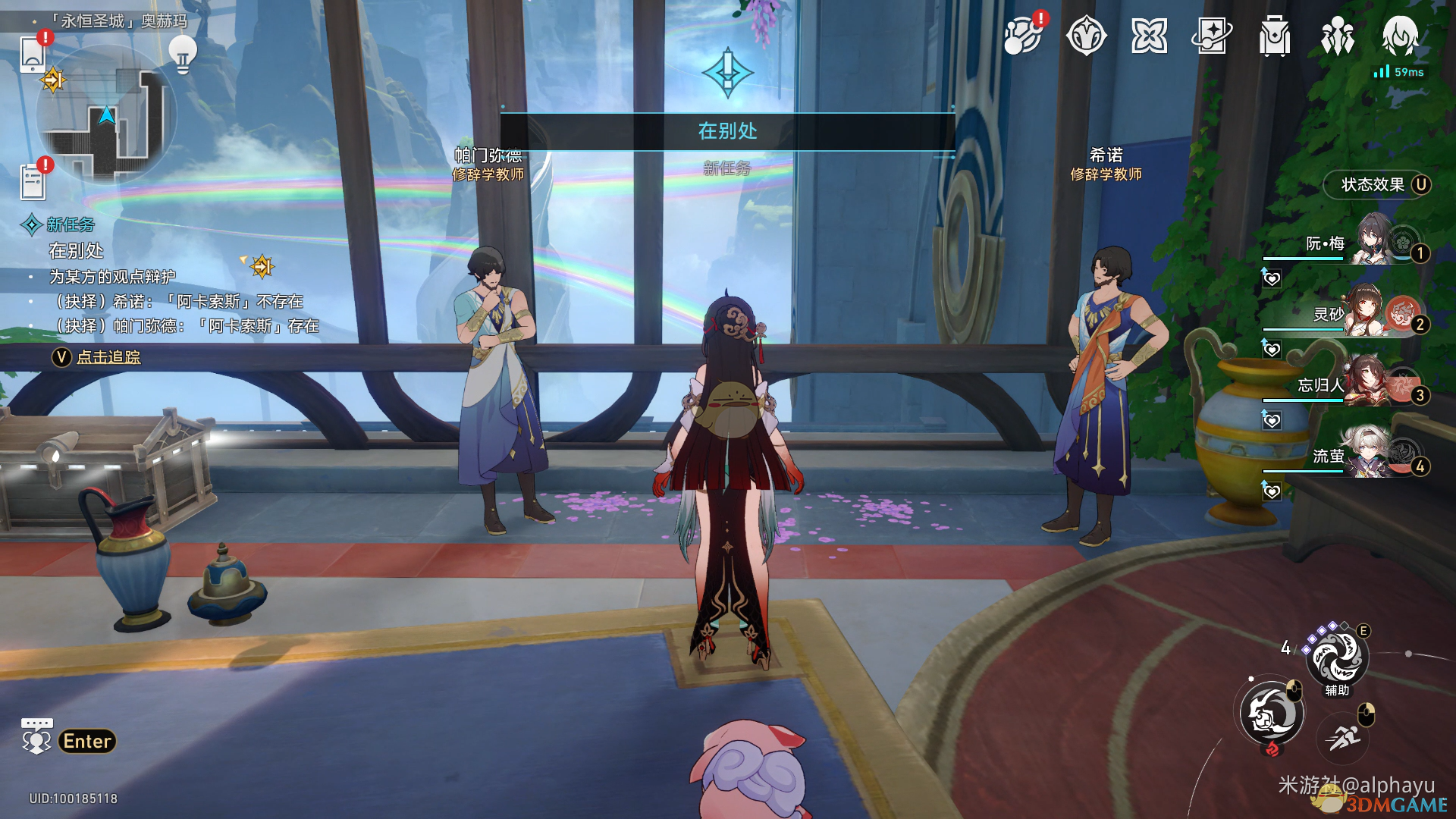Open the warp star icon
The height and width of the screenshot is (819, 1456).
1149,36
